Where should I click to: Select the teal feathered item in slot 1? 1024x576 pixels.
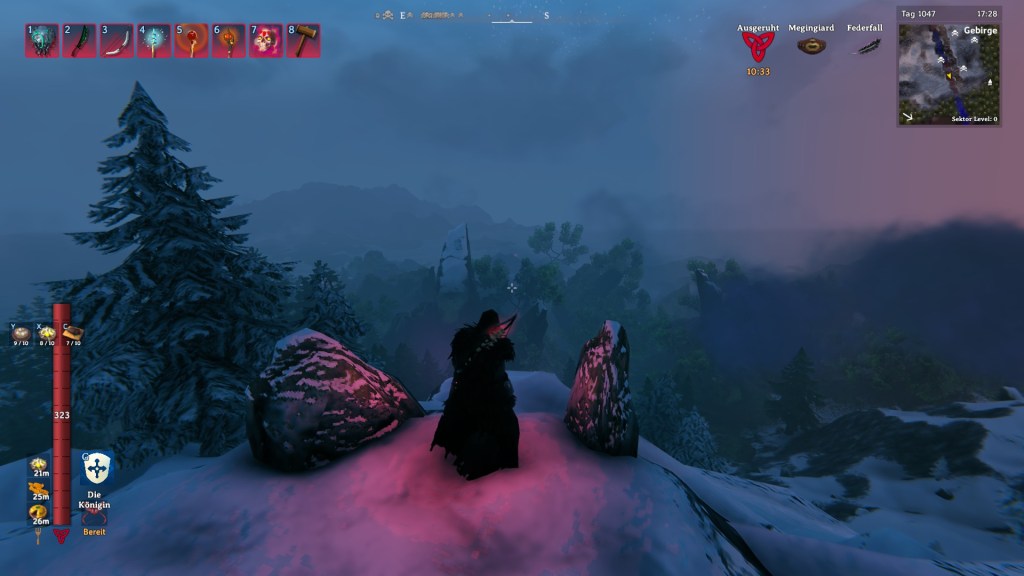point(42,41)
